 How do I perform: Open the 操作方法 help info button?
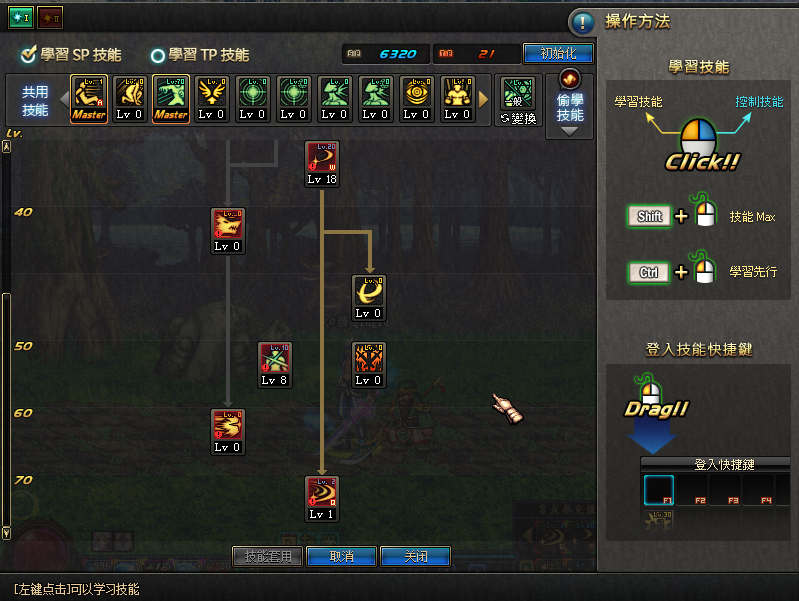(x=582, y=23)
